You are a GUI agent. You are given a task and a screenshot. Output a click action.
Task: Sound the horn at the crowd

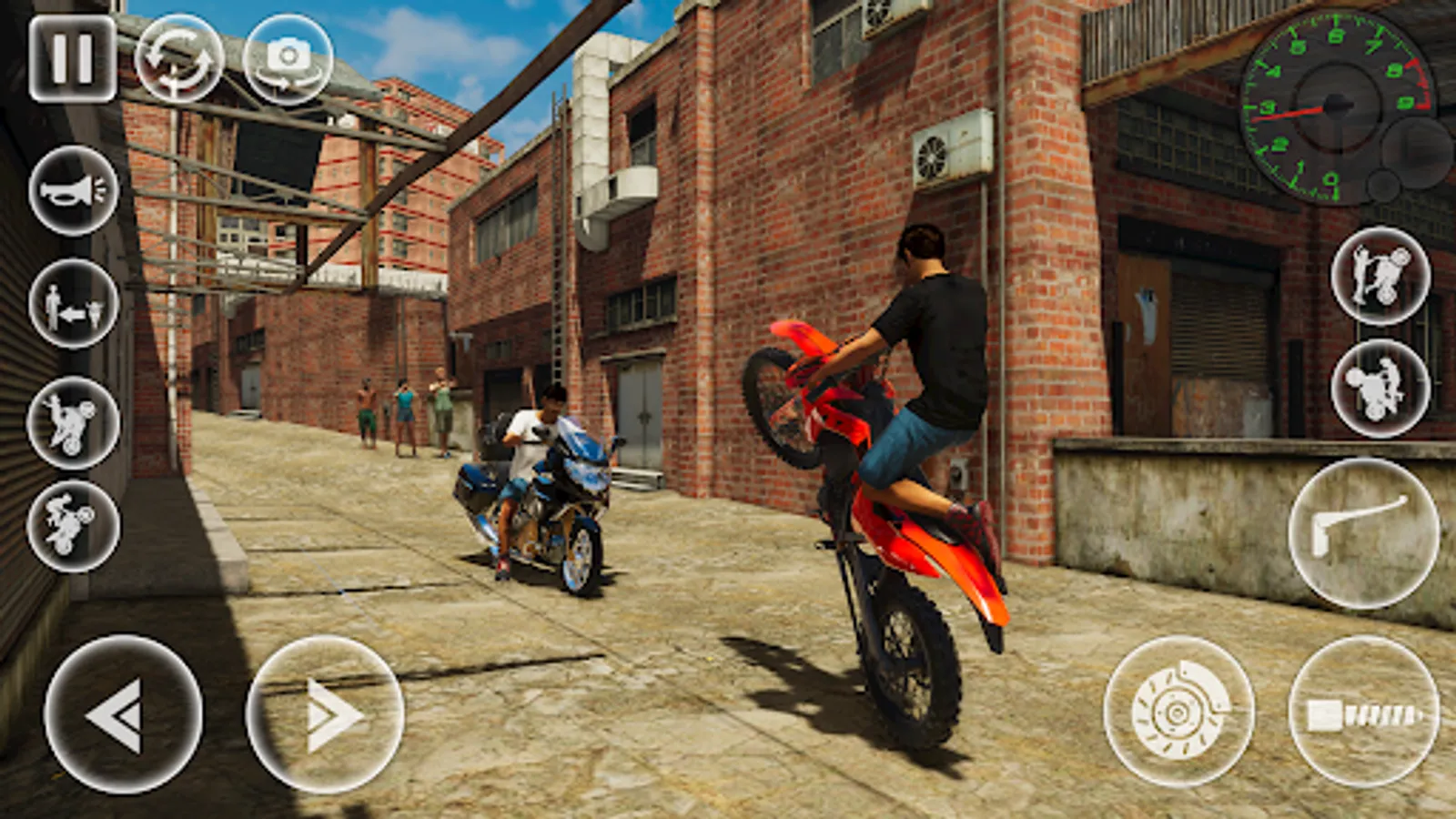(73, 191)
